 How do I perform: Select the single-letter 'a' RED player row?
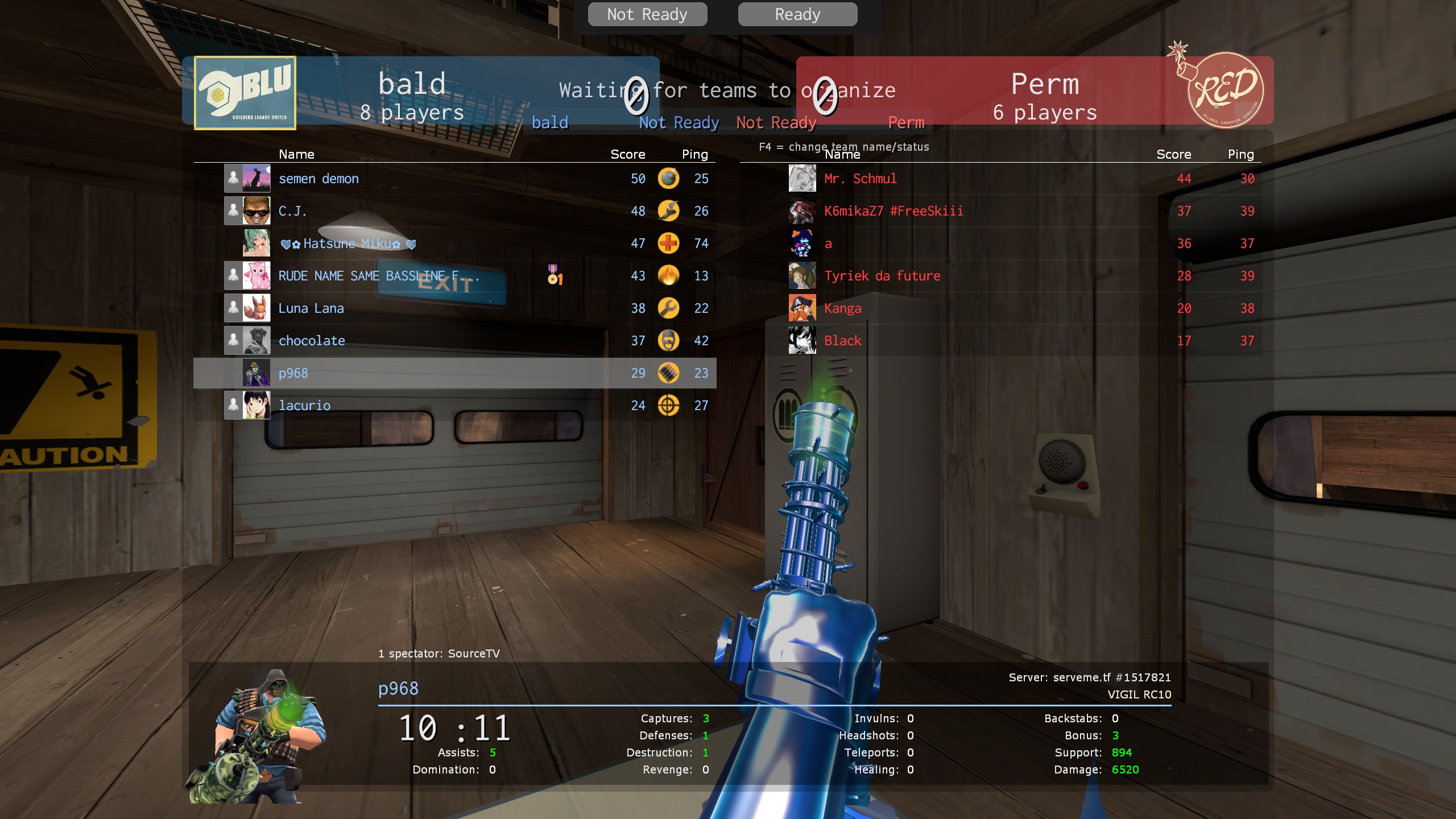pyautogui.click(x=828, y=243)
